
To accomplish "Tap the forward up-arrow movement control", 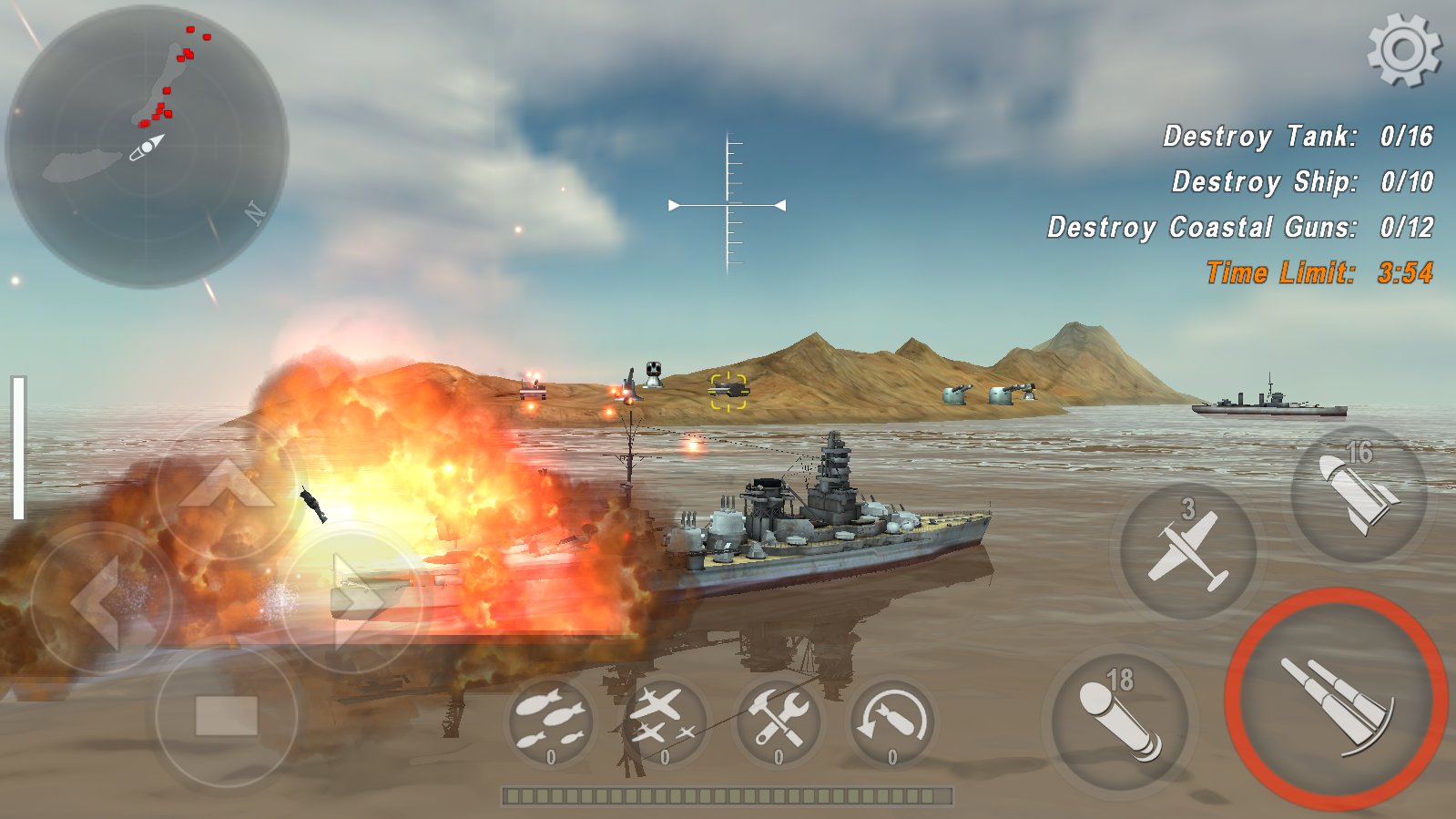I will click(227, 487).
